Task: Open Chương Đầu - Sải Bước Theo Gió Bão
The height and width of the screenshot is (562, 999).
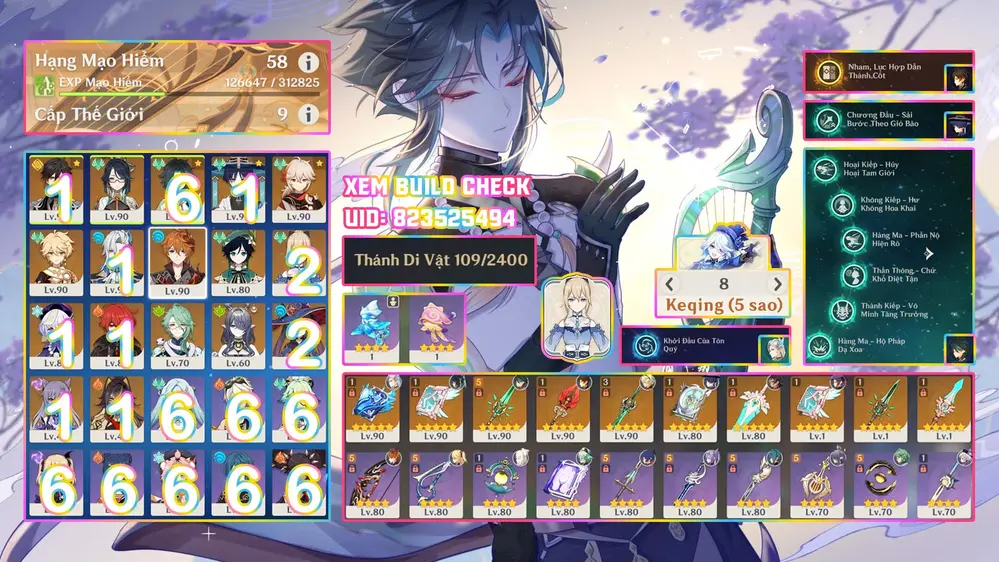Action: 888,121
